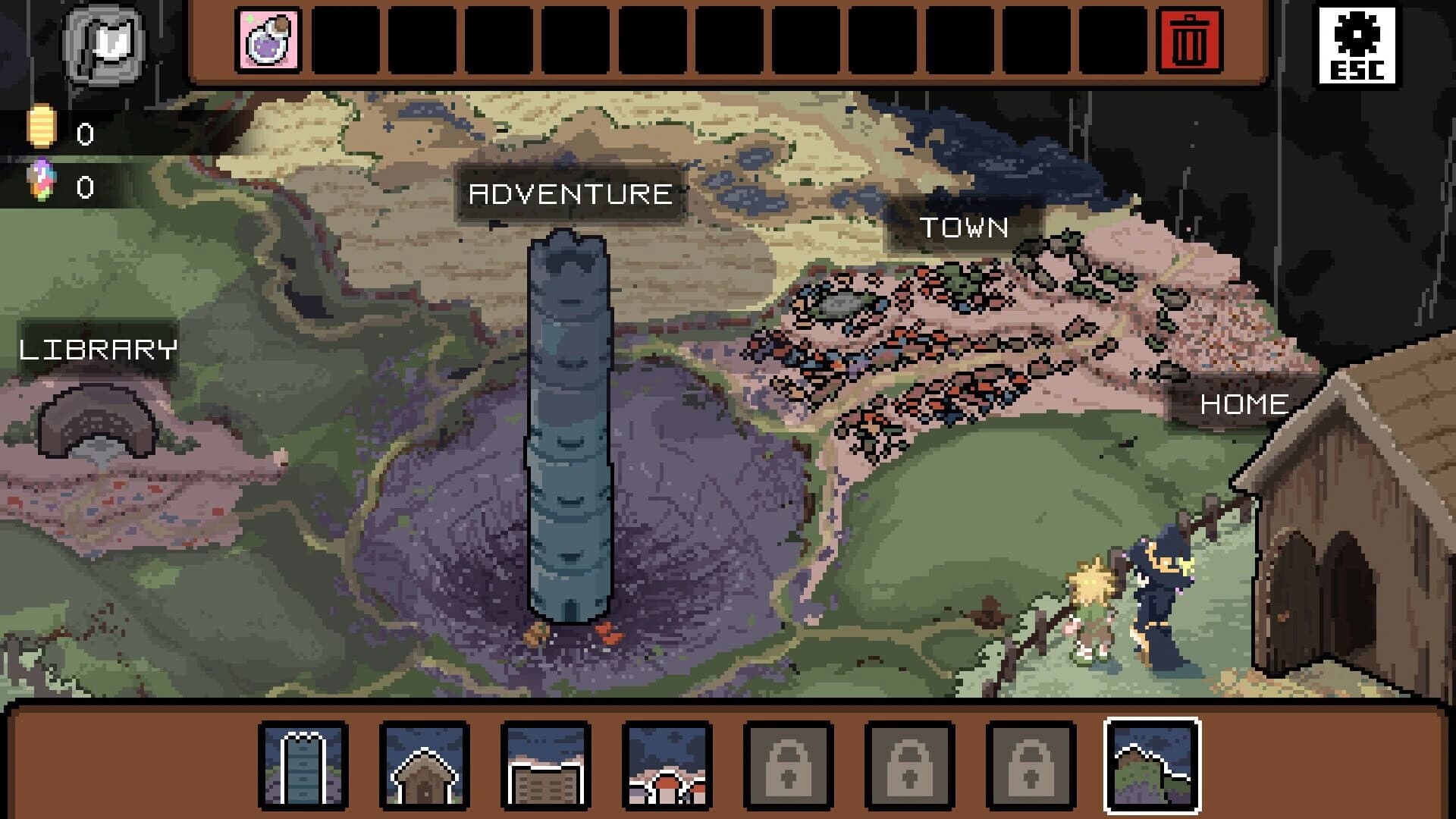Screen dimensions: 1456x819
Task: Choose the ADVENTURE map label
Action: (570, 194)
